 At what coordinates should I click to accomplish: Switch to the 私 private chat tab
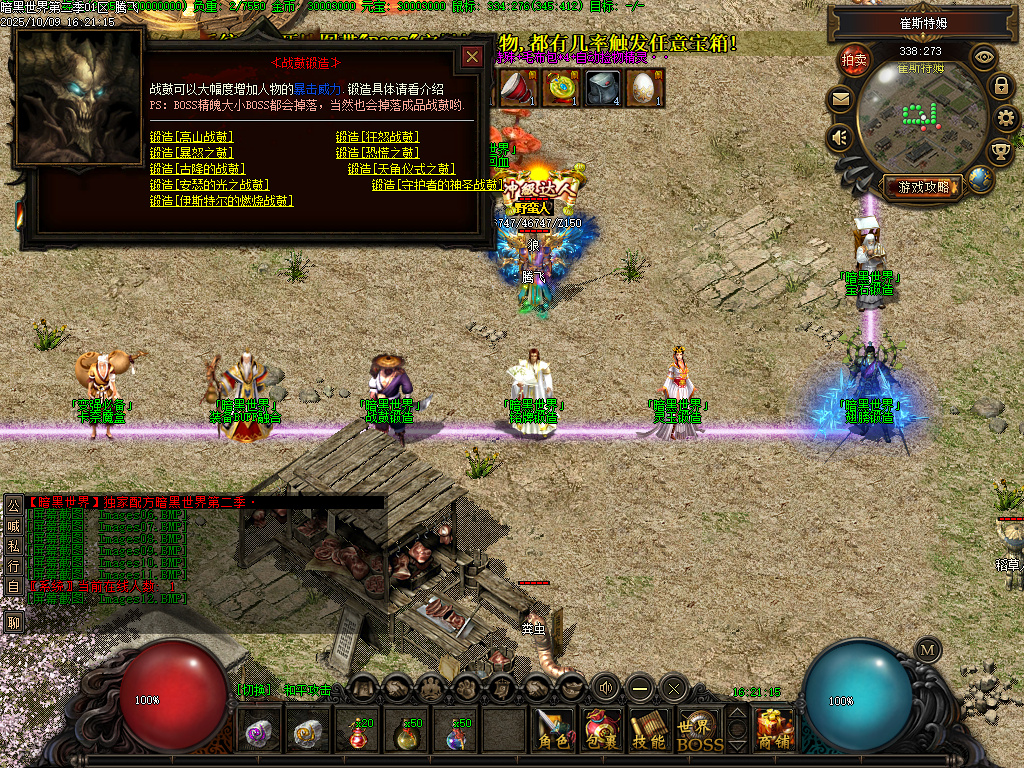coord(13,545)
